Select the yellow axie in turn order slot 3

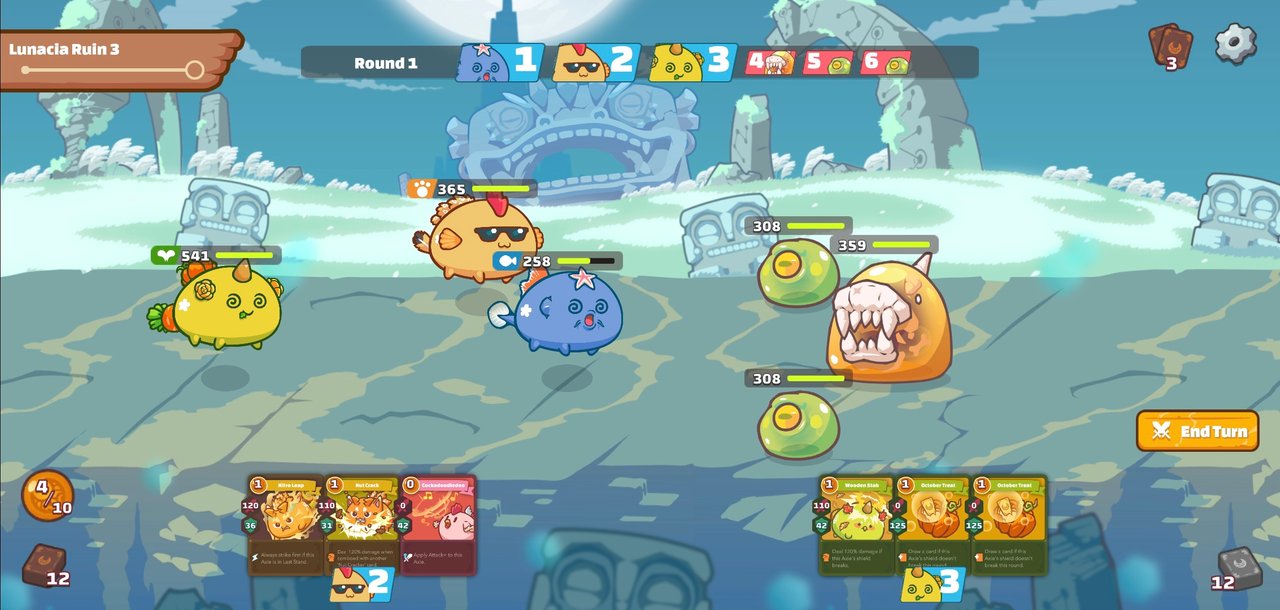tap(692, 62)
